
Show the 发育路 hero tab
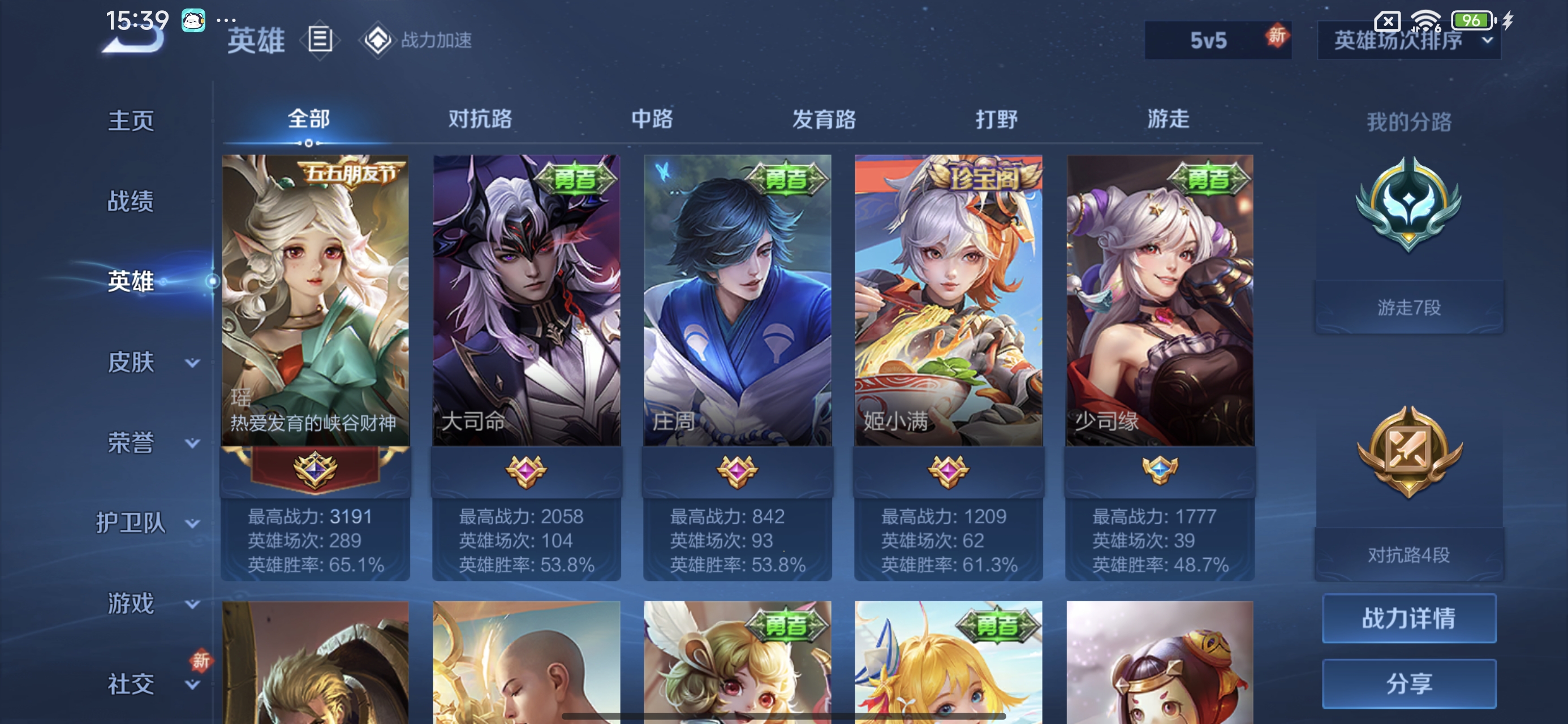pos(824,119)
